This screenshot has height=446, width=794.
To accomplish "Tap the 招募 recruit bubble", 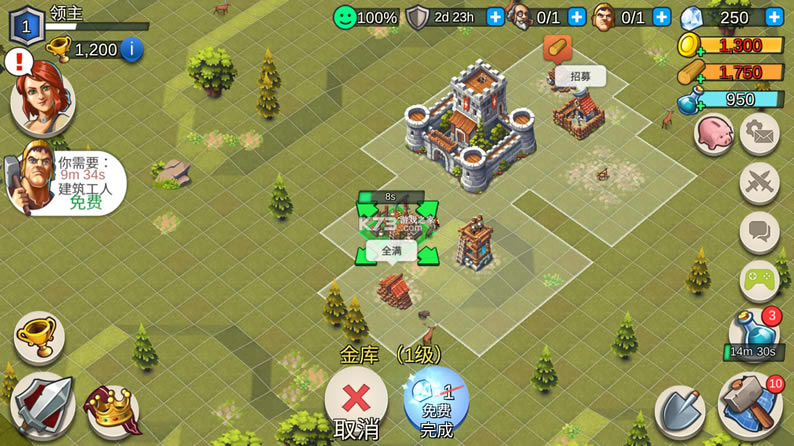I will click(x=580, y=76).
